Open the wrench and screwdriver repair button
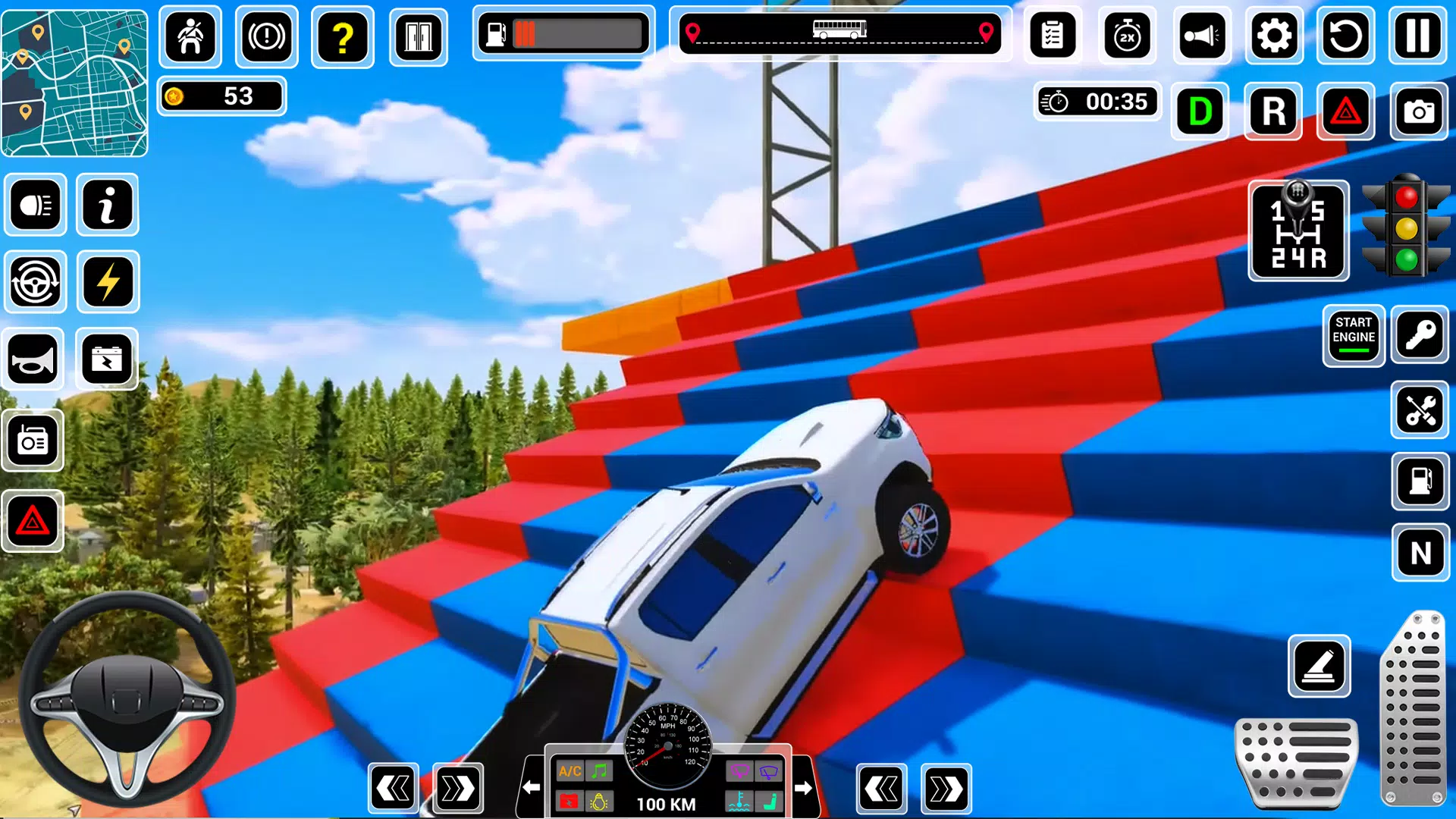 (1420, 410)
